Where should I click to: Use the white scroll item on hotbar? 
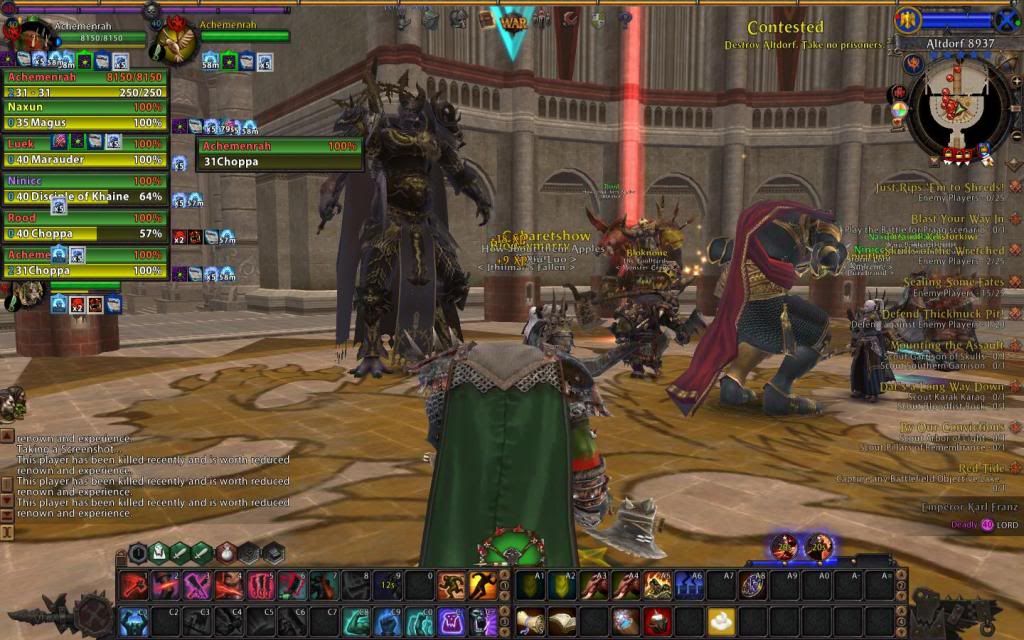531,620
